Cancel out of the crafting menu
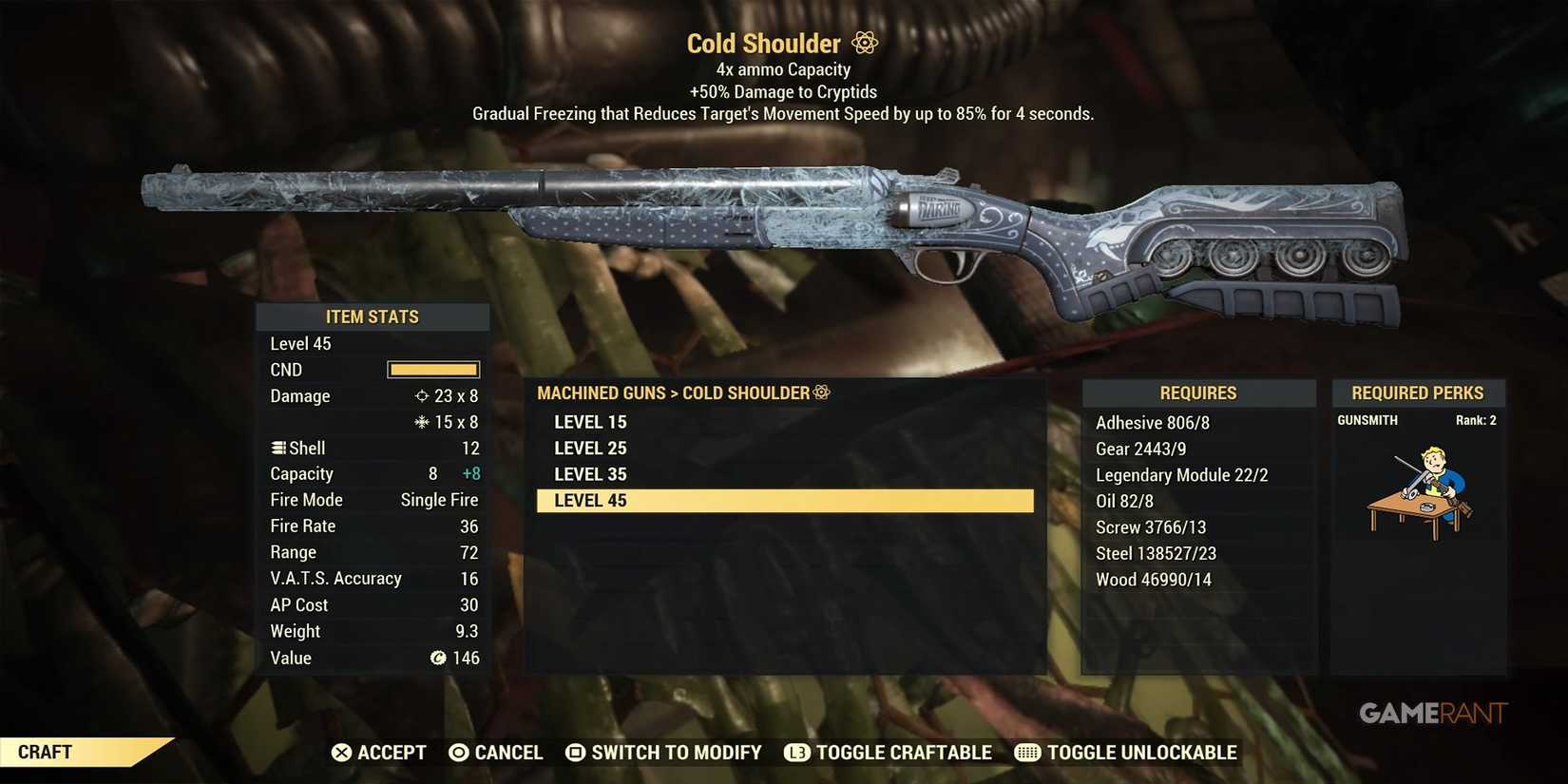The image size is (1568, 784). coord(496,752)
